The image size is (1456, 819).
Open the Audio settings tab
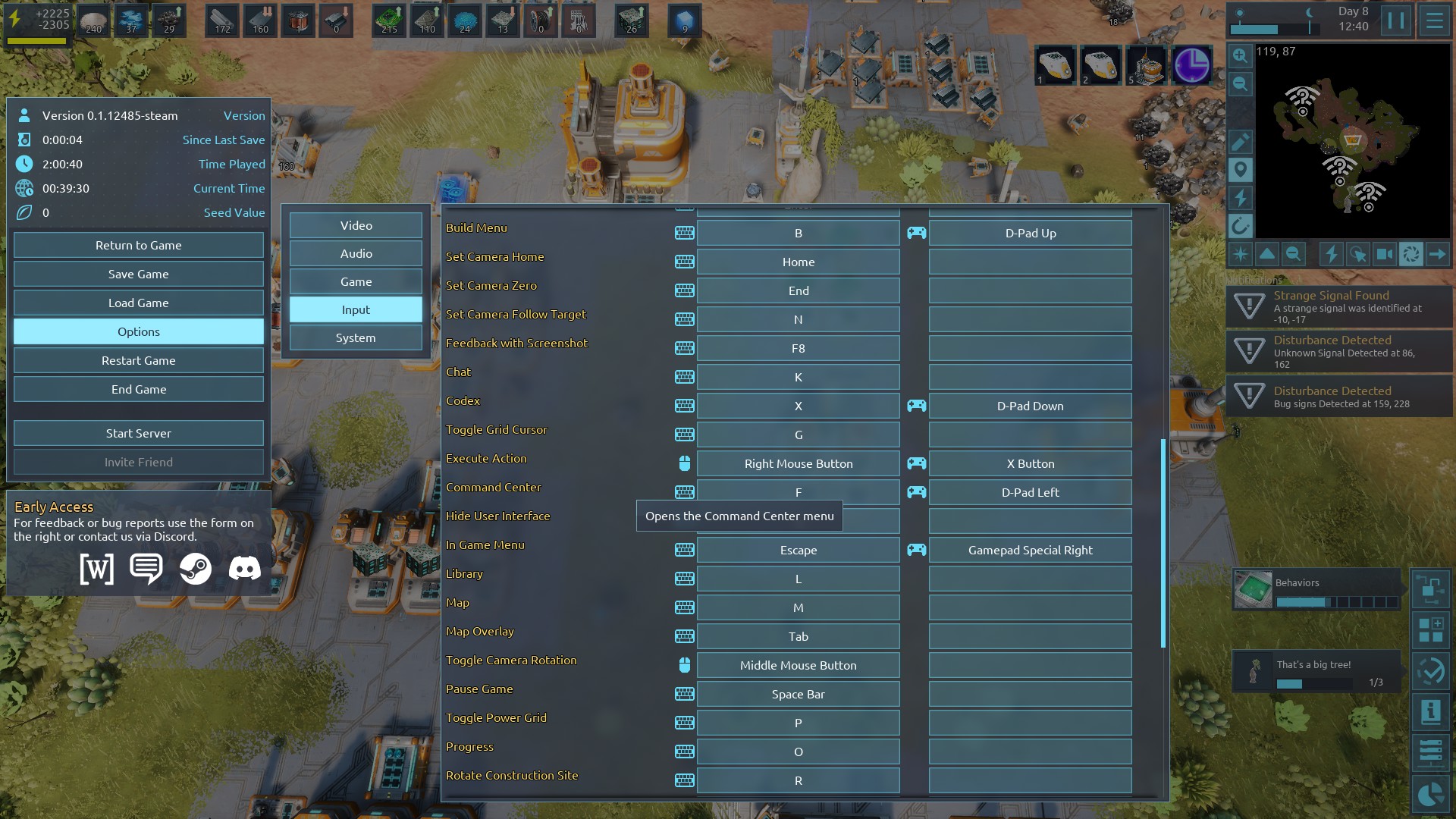point(356,254)
